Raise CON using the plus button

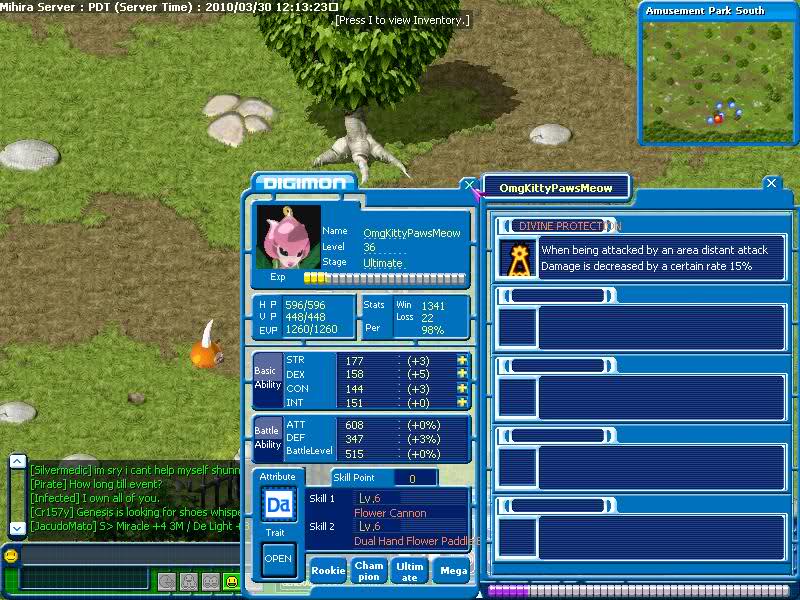462,388
